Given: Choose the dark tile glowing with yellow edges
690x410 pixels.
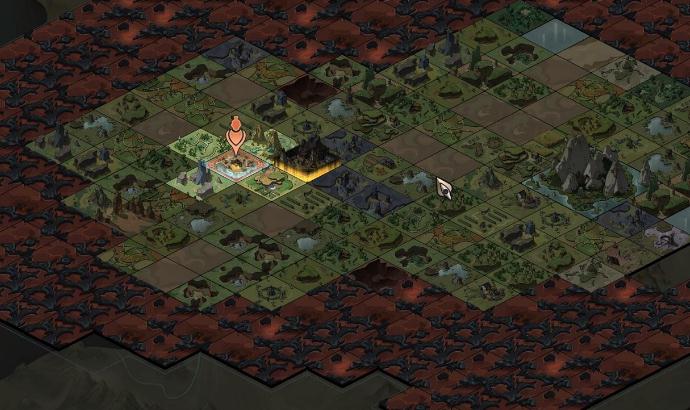Looking at the screenshot, I should (311, 158).
